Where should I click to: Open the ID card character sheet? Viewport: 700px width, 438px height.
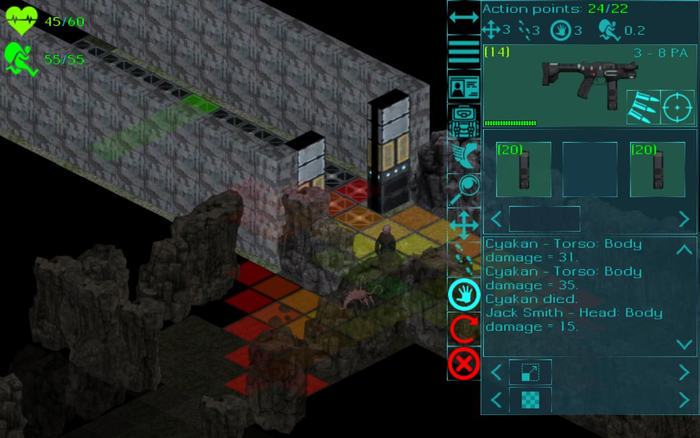464,88
